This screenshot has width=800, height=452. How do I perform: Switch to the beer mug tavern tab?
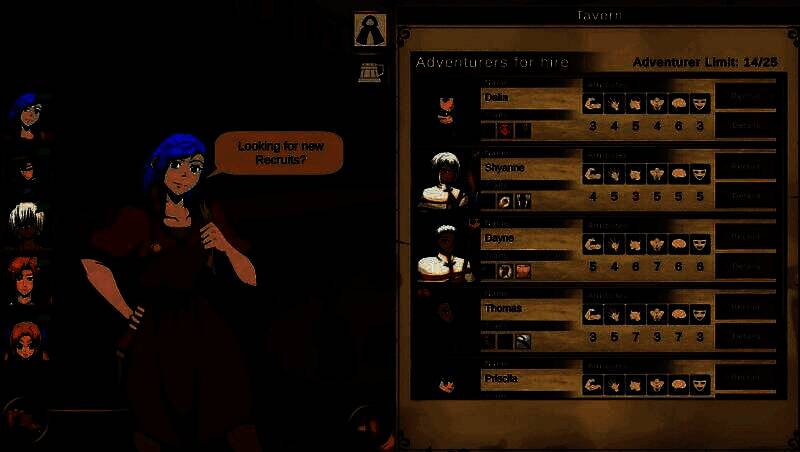[x=370, y=71]
